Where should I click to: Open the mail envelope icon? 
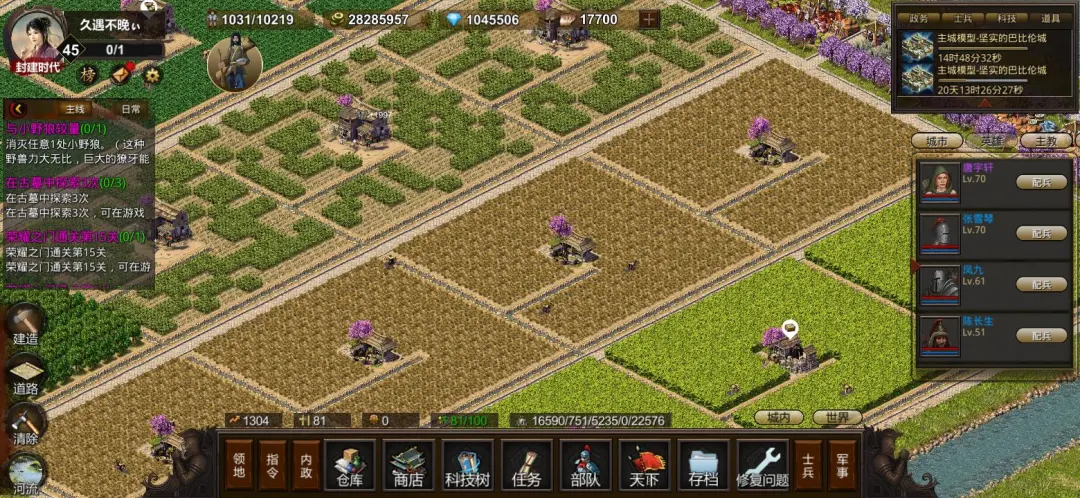[x=121, y=73]
